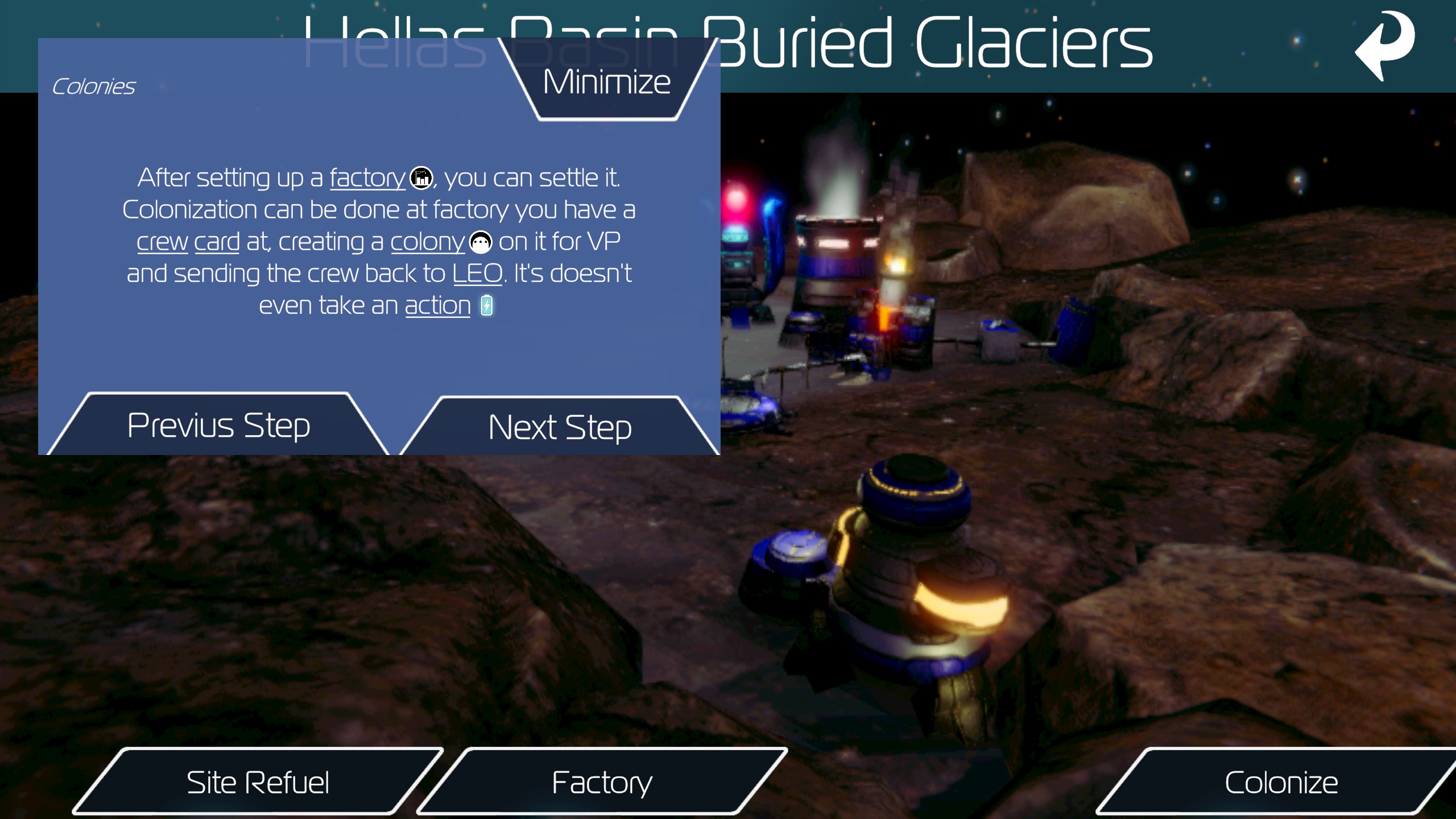Viewport: 1456px width, 819px height.
Task: Select the Colonize button
Action: coord(1281,783)
